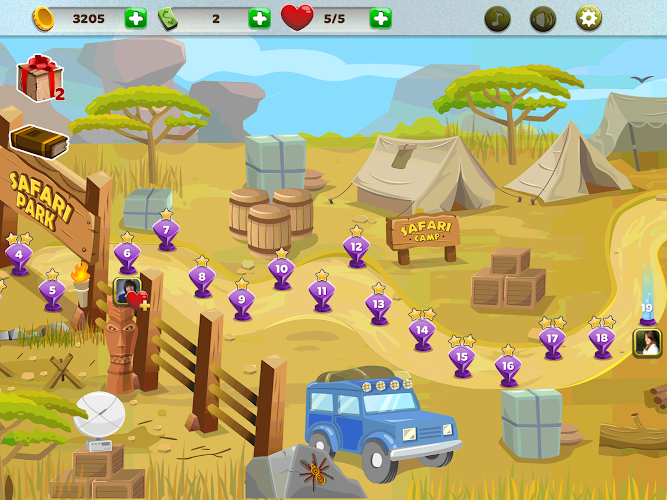Refill lives using the plus button
The height and width of the screenshot is (500, 667).
[380, 18]
